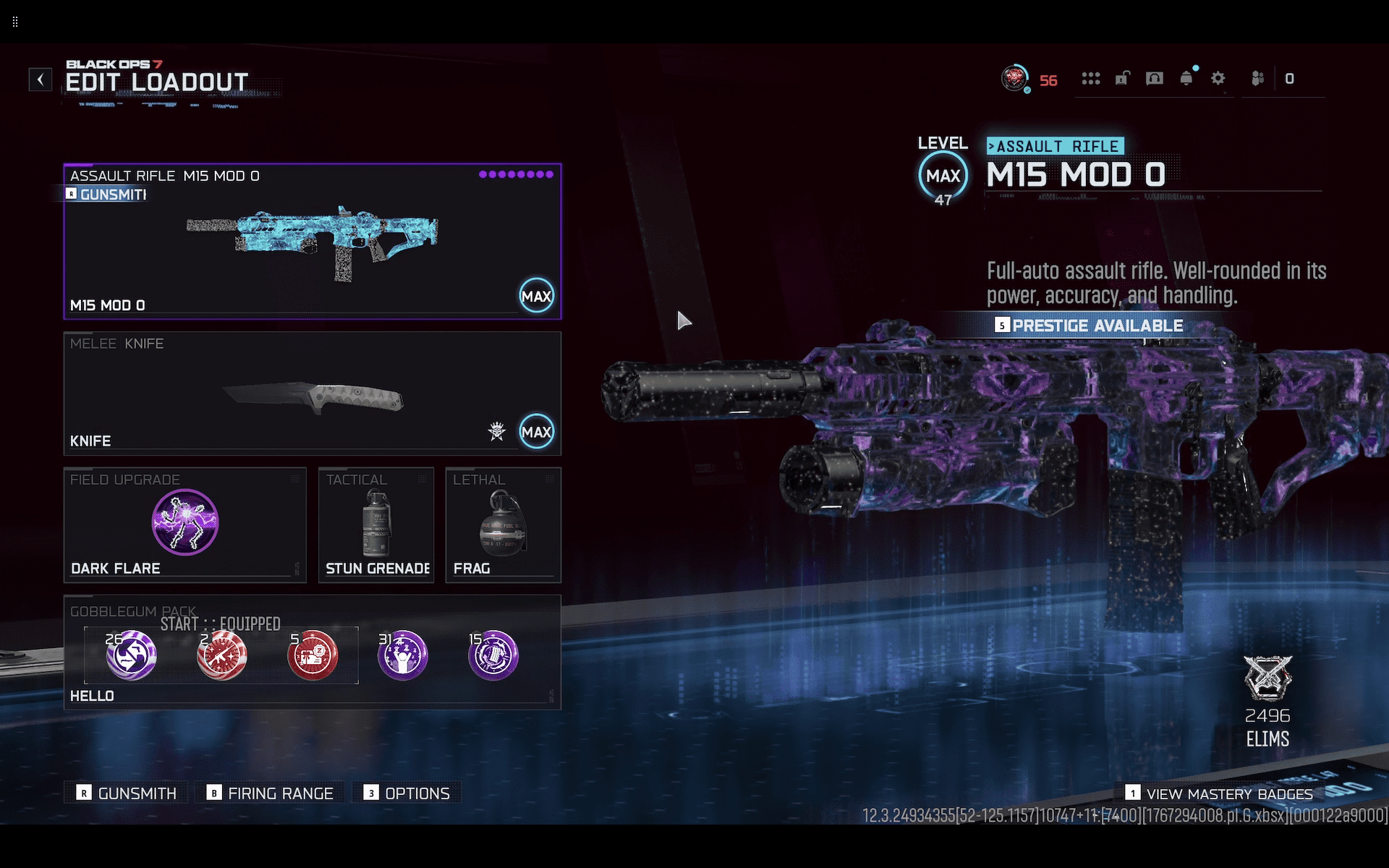The image size is (1389, 868).
Task: Click the player emblem next to level 56
Action: pos(1014,78)
